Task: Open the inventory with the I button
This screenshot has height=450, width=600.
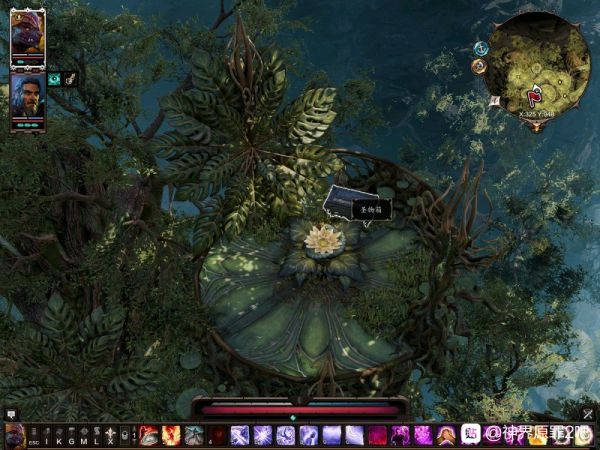Action: [x=47, y=436]
